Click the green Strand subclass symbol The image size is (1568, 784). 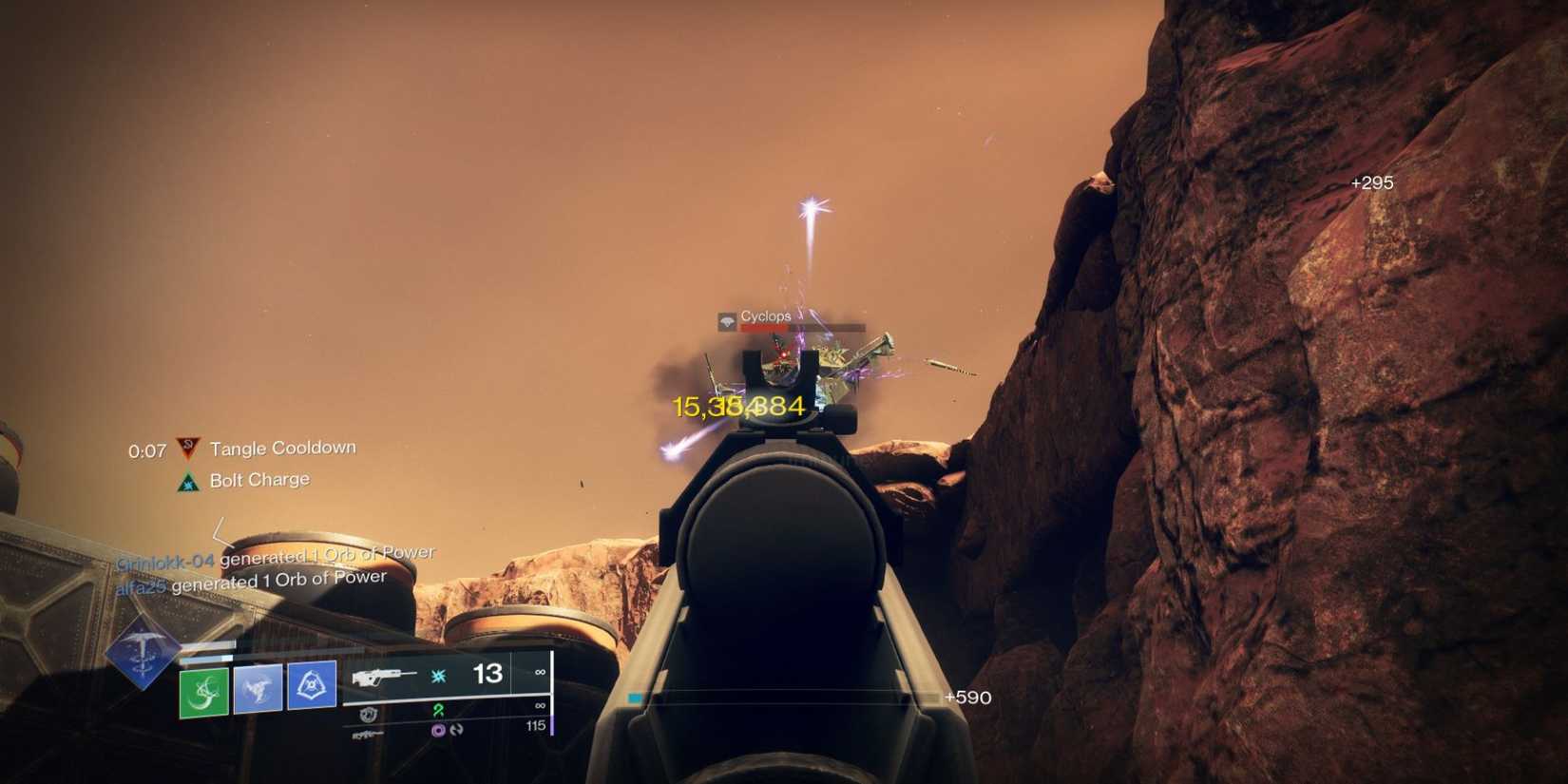click(440, 711)
